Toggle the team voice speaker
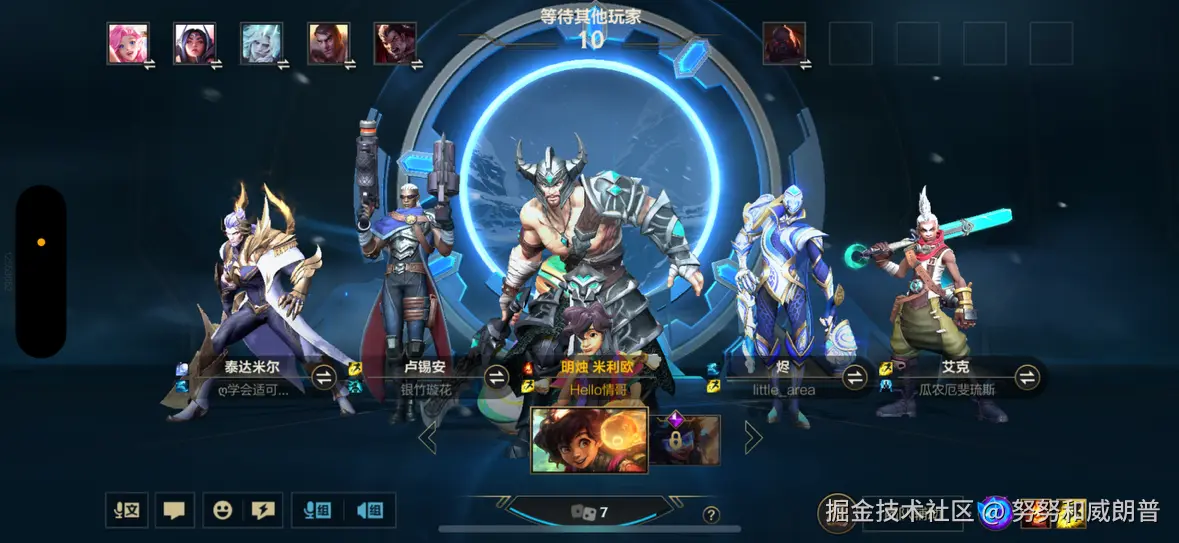This screenshot has height=543, width=1179. (x=369, y=510)
